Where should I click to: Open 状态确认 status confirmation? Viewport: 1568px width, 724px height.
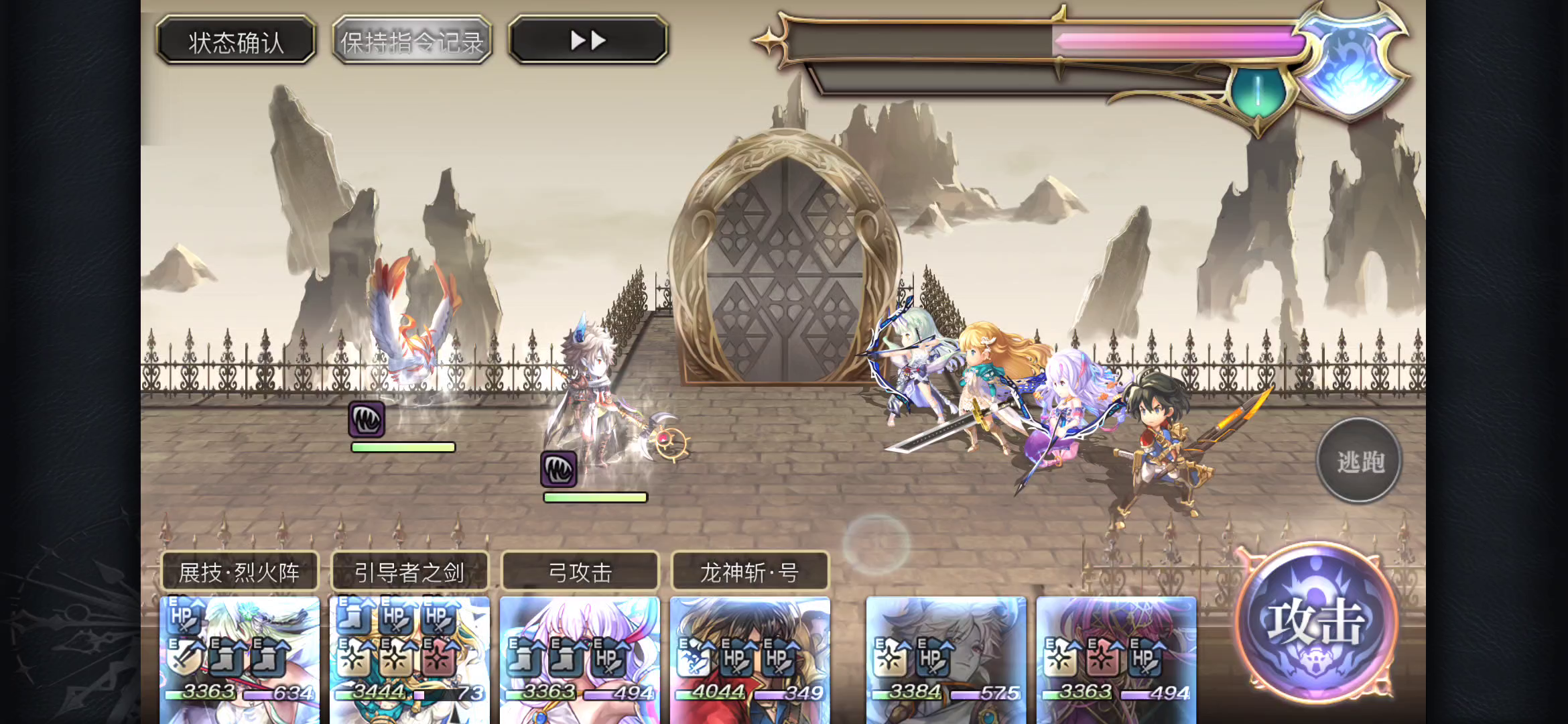(x=236, y=40)
